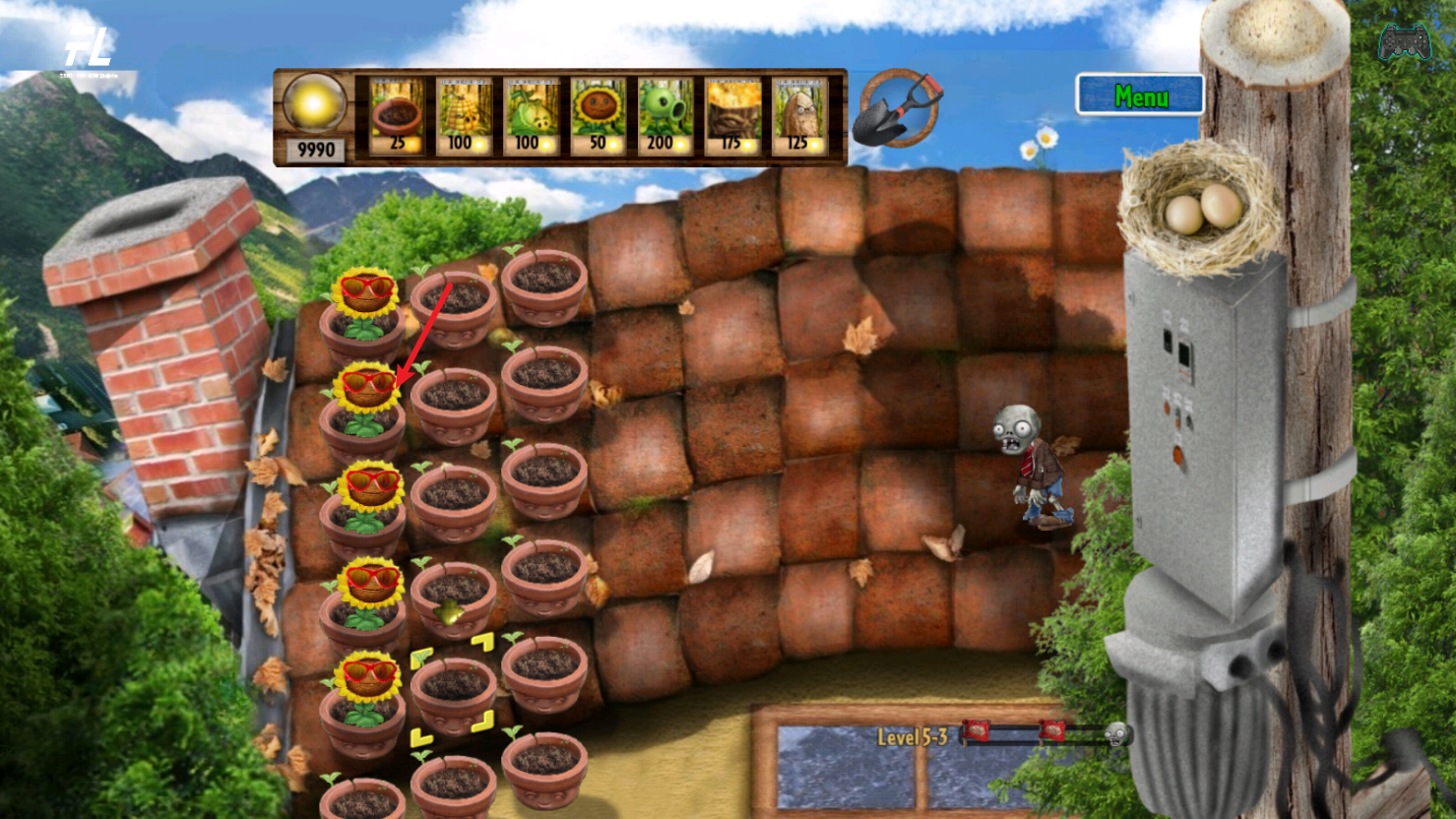Pick the Kernel-pult seed packet
Viewport: 1456px width, 819px height.
click(x=464, y=117)
